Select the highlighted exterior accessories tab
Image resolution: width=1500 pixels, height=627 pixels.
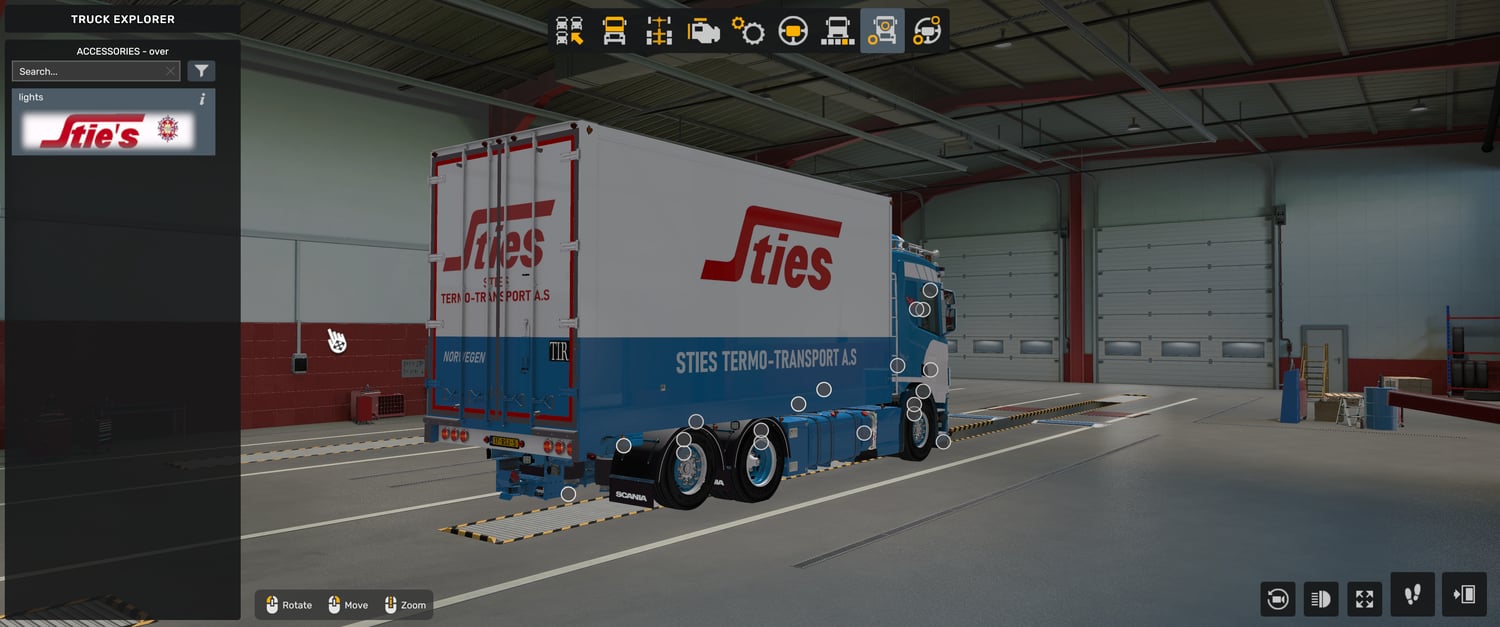click(x=882, y=31)
